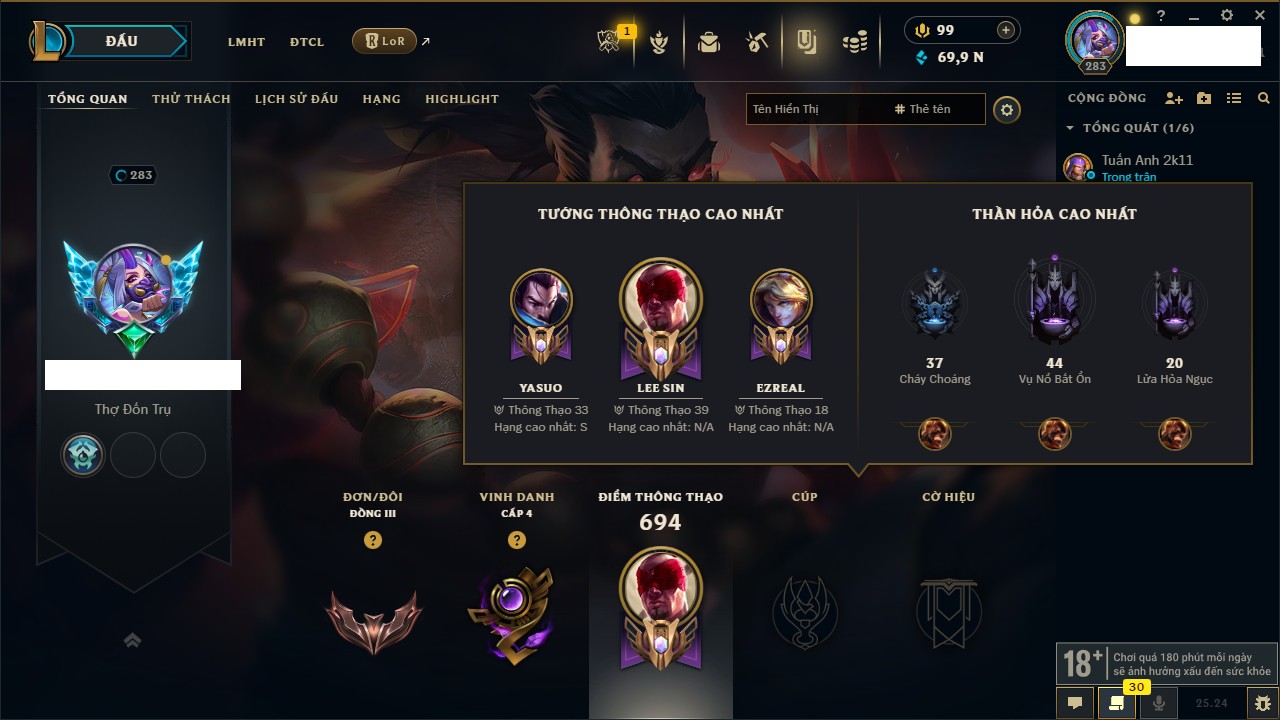
Task: Open profile settings gear beside search box
Action: (1007, 109)
